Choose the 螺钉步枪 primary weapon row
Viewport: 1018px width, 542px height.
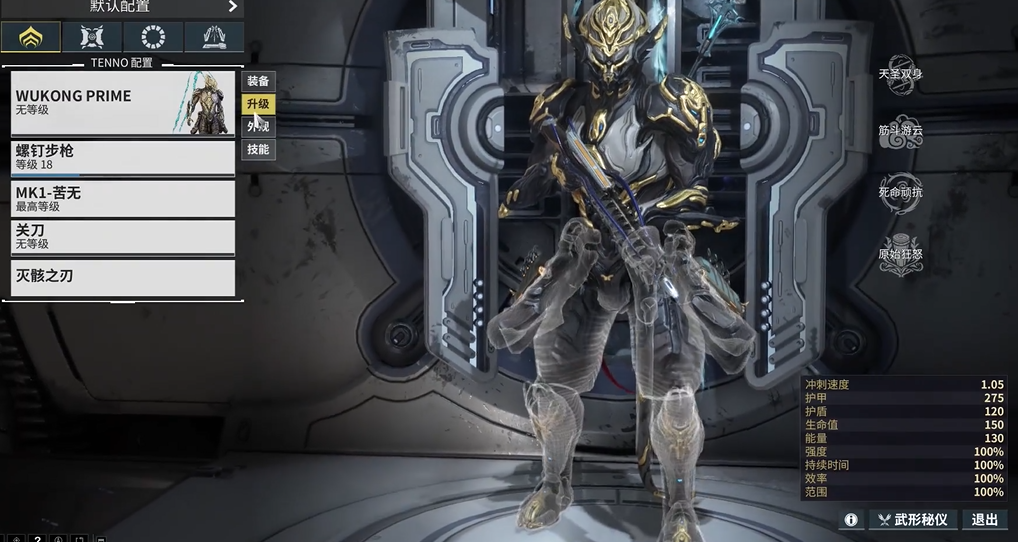(x=122, y=157)
